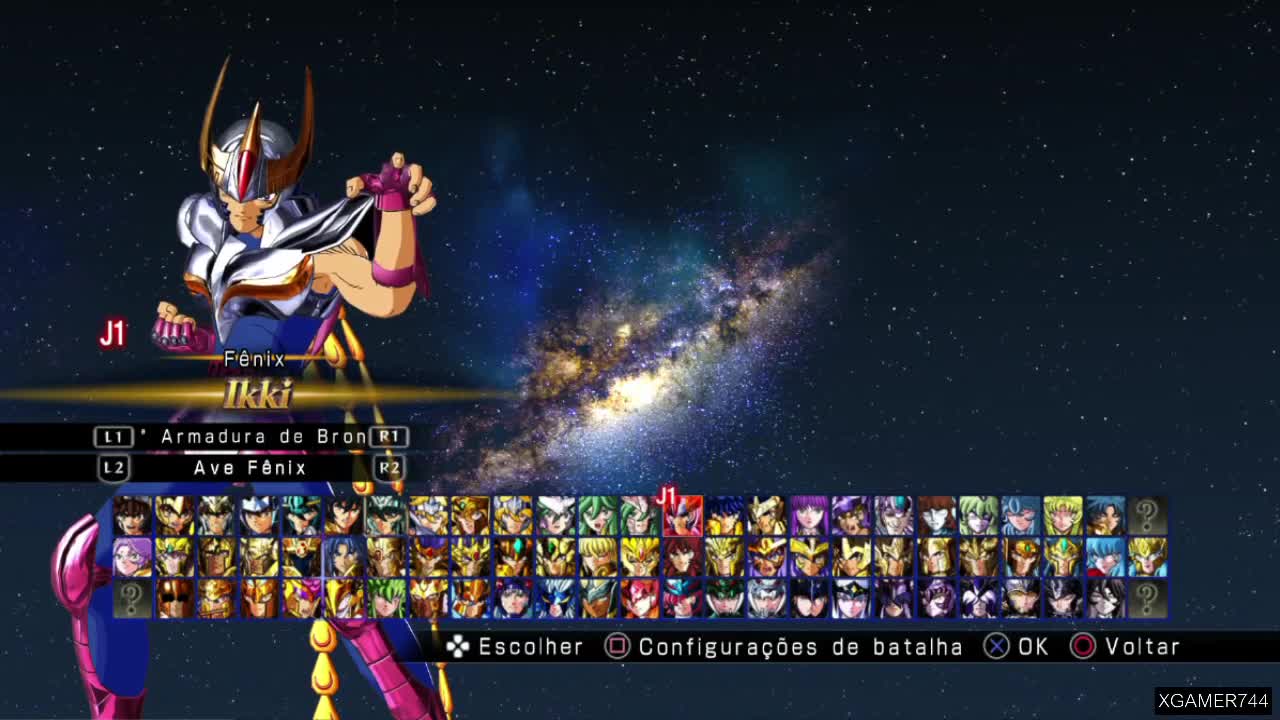Switch the Ave Fênix technique option
The image size is (1280, 720).
point(250,468)
